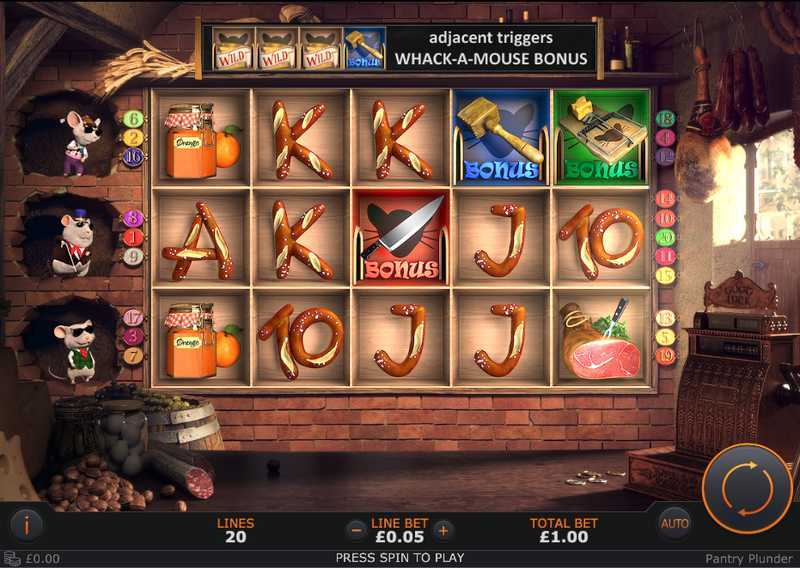Show payline number 20
This screenshot has height=568, width=800.
coord(666,237)
